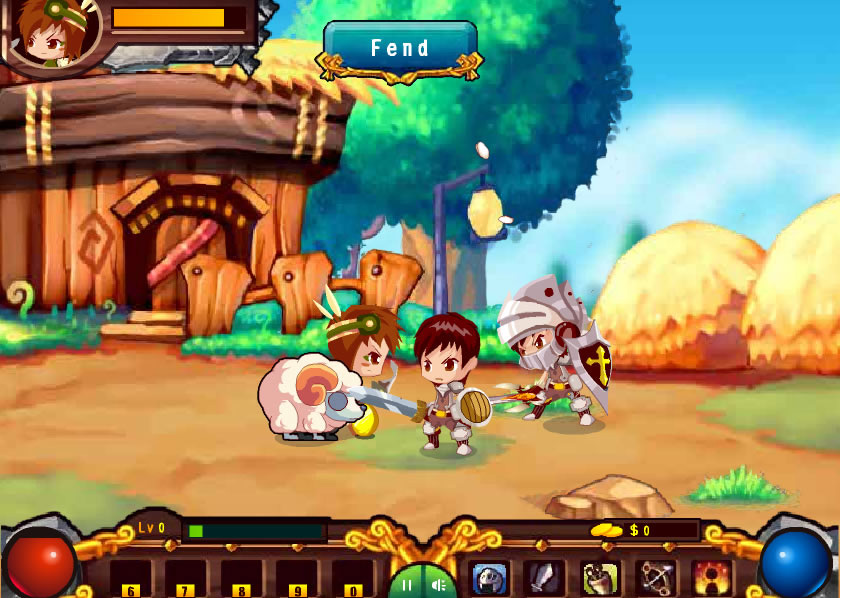
Task: Pause the game with the green button
Action: 407,584
